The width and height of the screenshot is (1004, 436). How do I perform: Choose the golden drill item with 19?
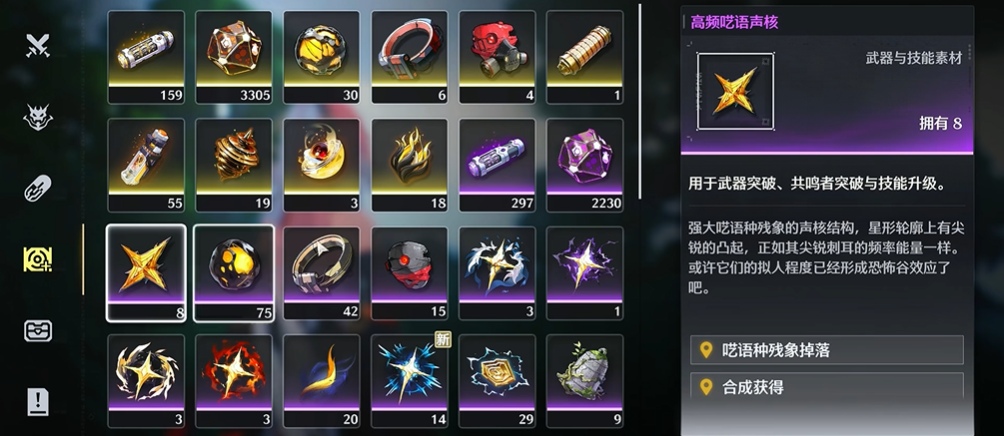tap(234, 164)
